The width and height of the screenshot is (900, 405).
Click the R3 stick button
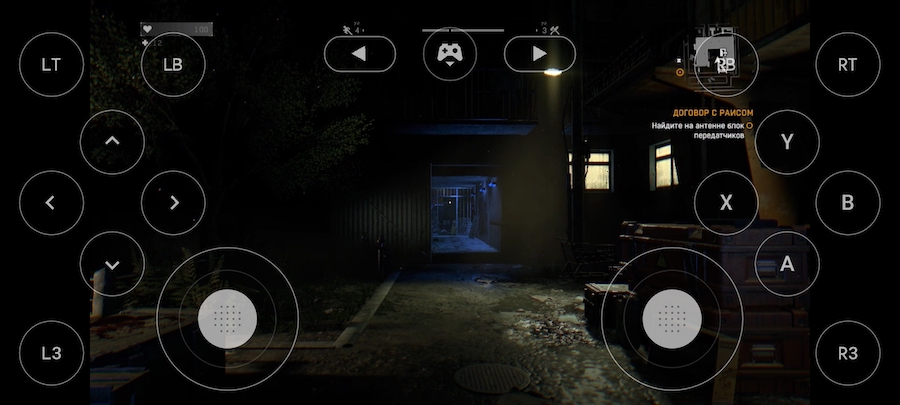[848, 353]
